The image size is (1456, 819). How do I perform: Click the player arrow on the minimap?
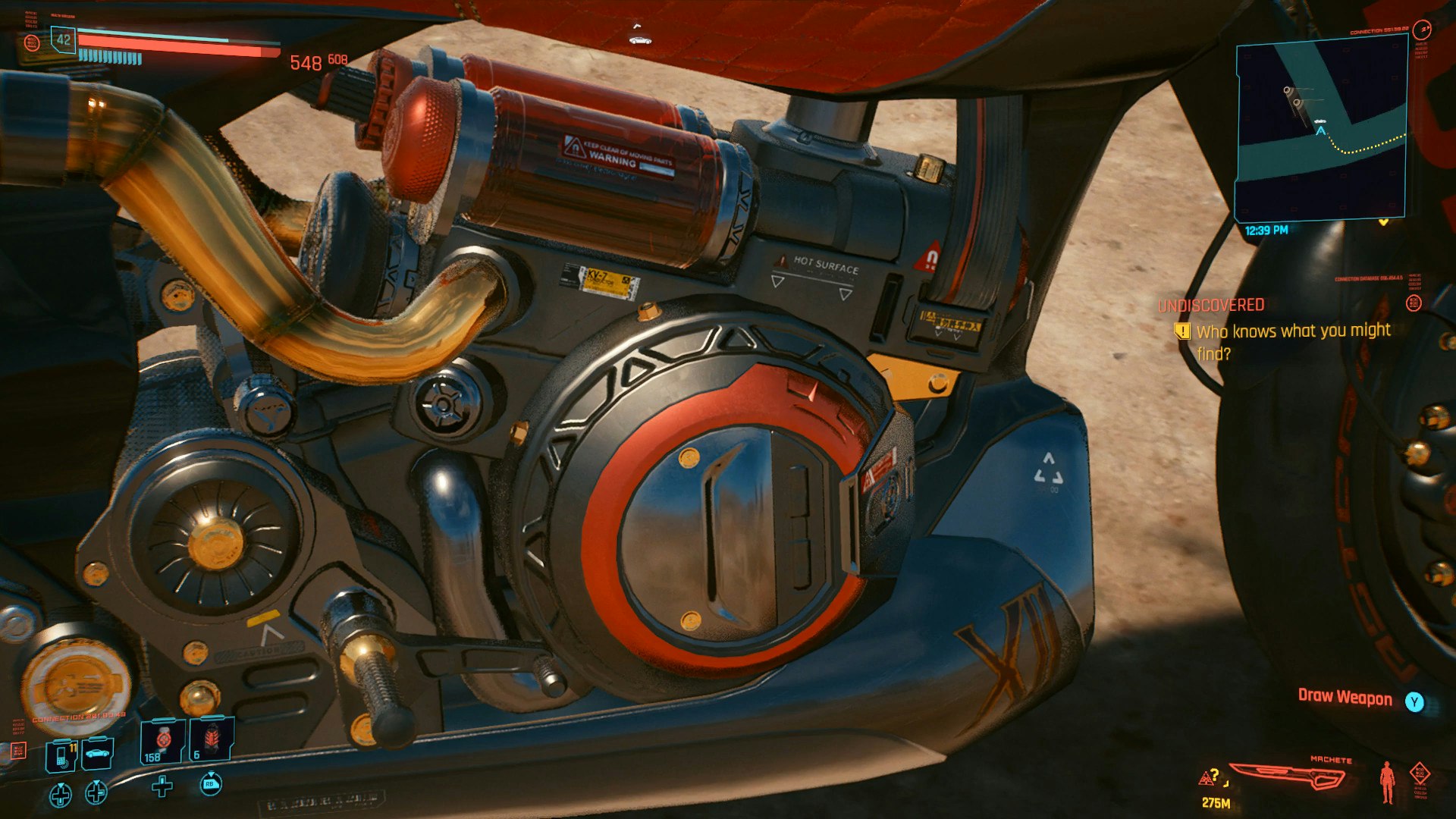click(1320, 132)
